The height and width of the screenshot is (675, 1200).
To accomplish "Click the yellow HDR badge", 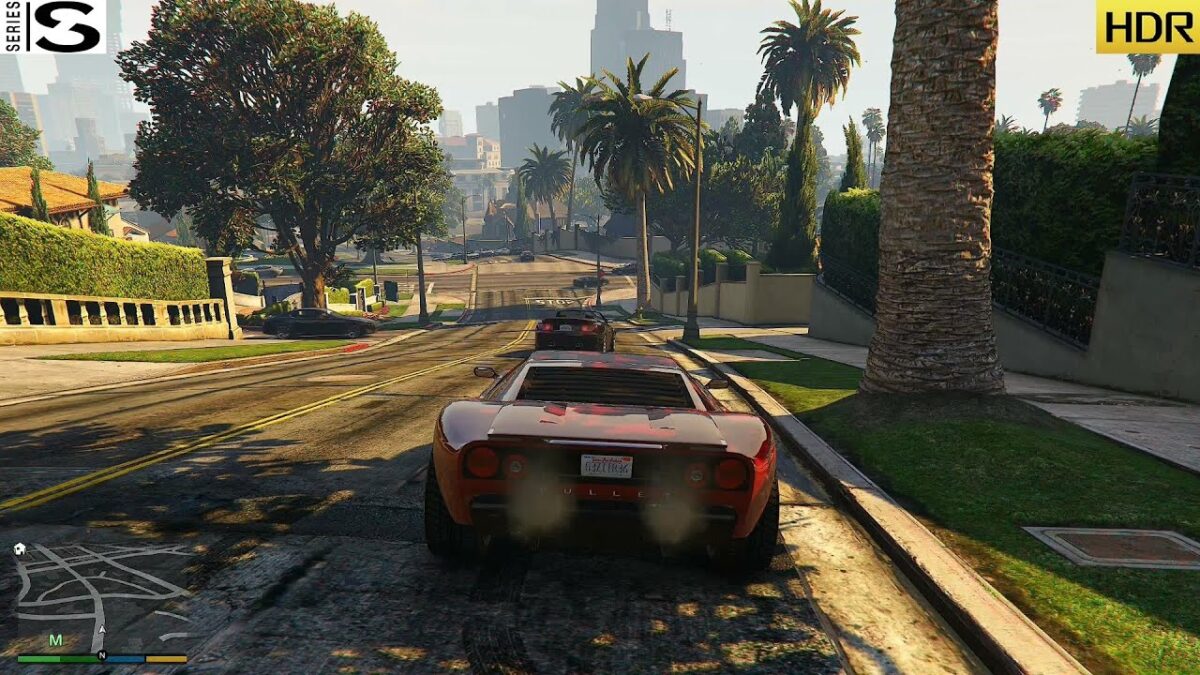I will click(1147, 26).
